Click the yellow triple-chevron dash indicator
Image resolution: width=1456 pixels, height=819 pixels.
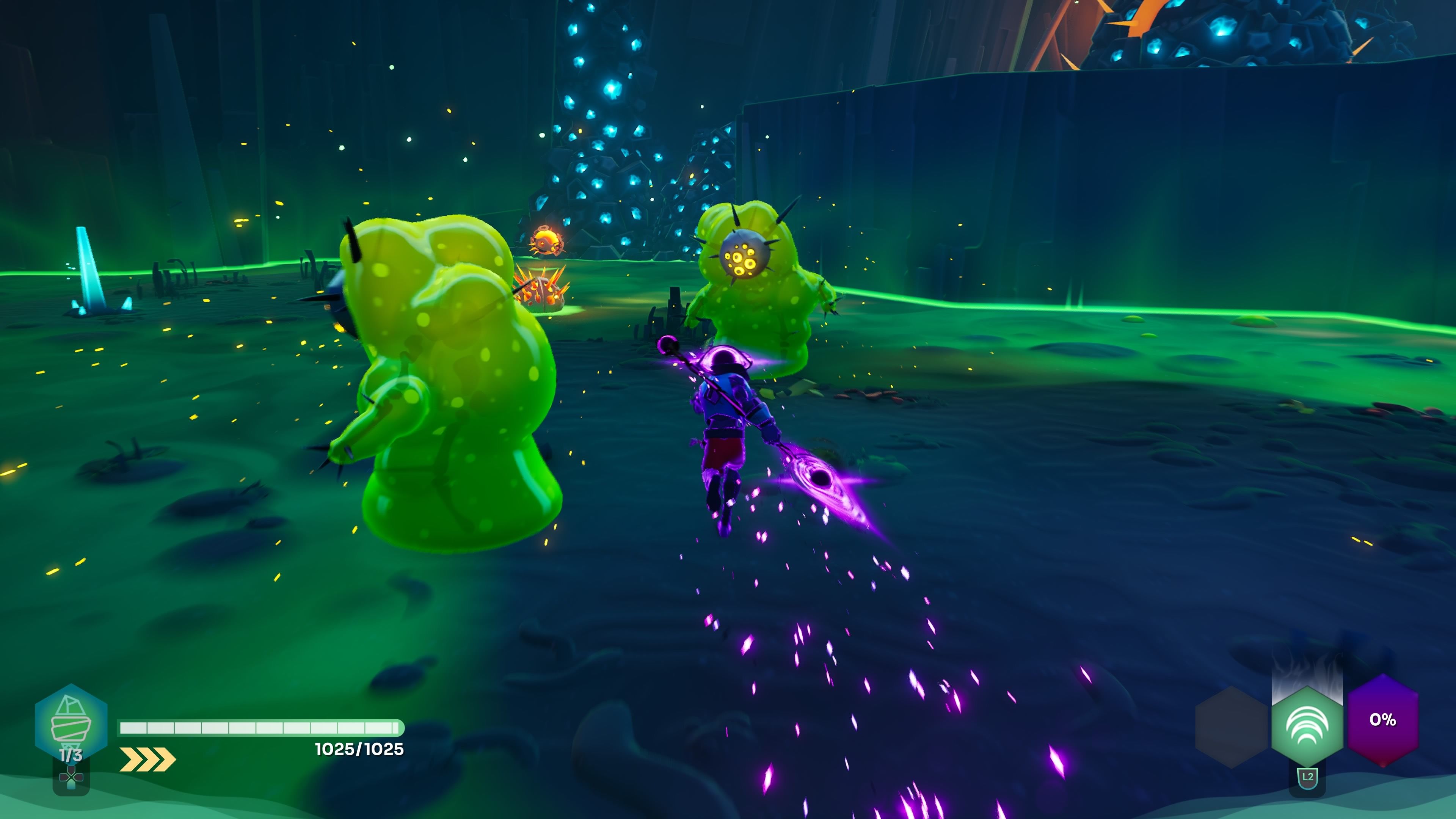(x=147, y=759)
